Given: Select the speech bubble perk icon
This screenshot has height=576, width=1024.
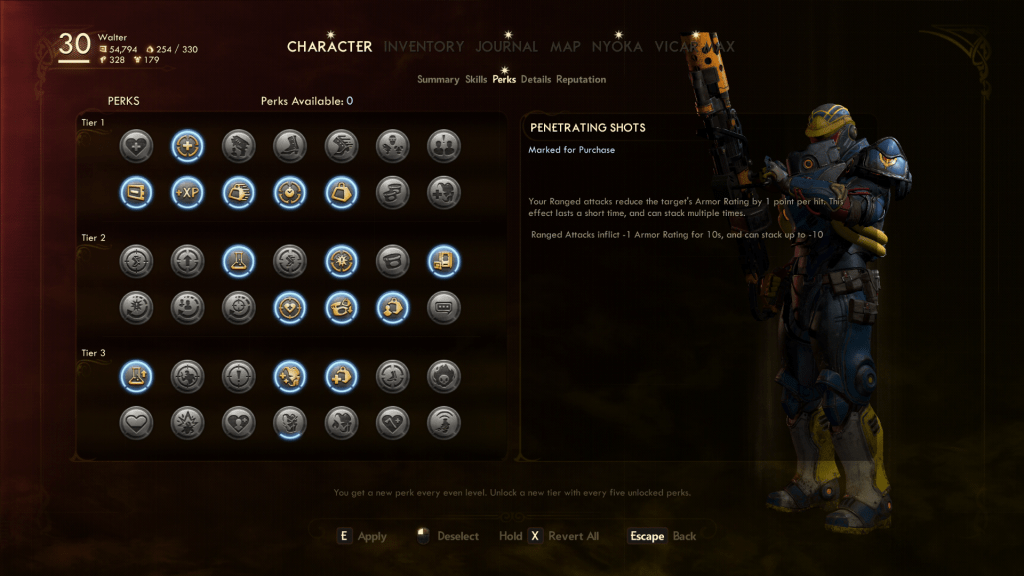Looking at the screenshot, I should pyautogui.click(x=443, y=306).
